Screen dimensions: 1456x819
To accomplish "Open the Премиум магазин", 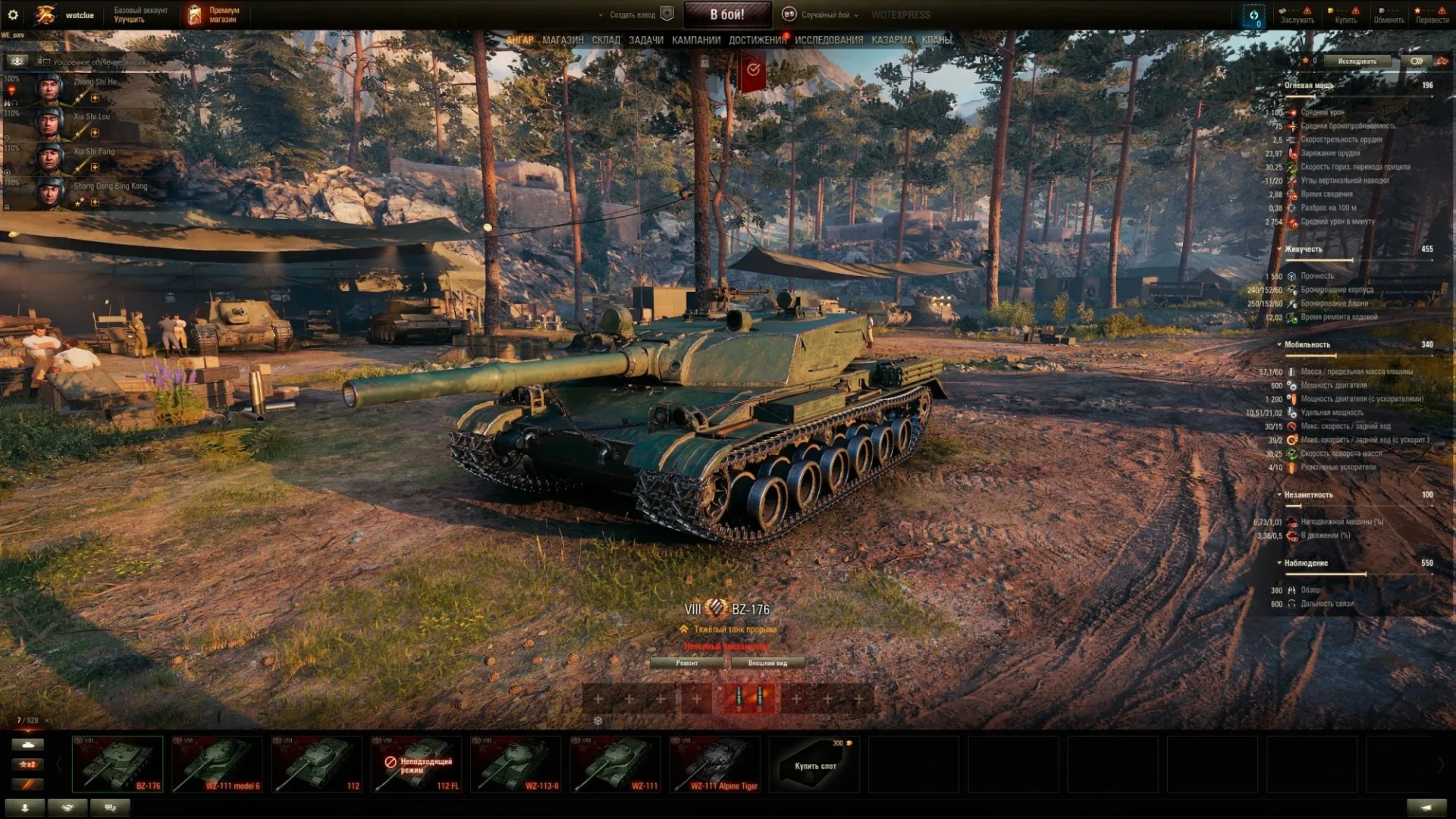I will 214,14.
